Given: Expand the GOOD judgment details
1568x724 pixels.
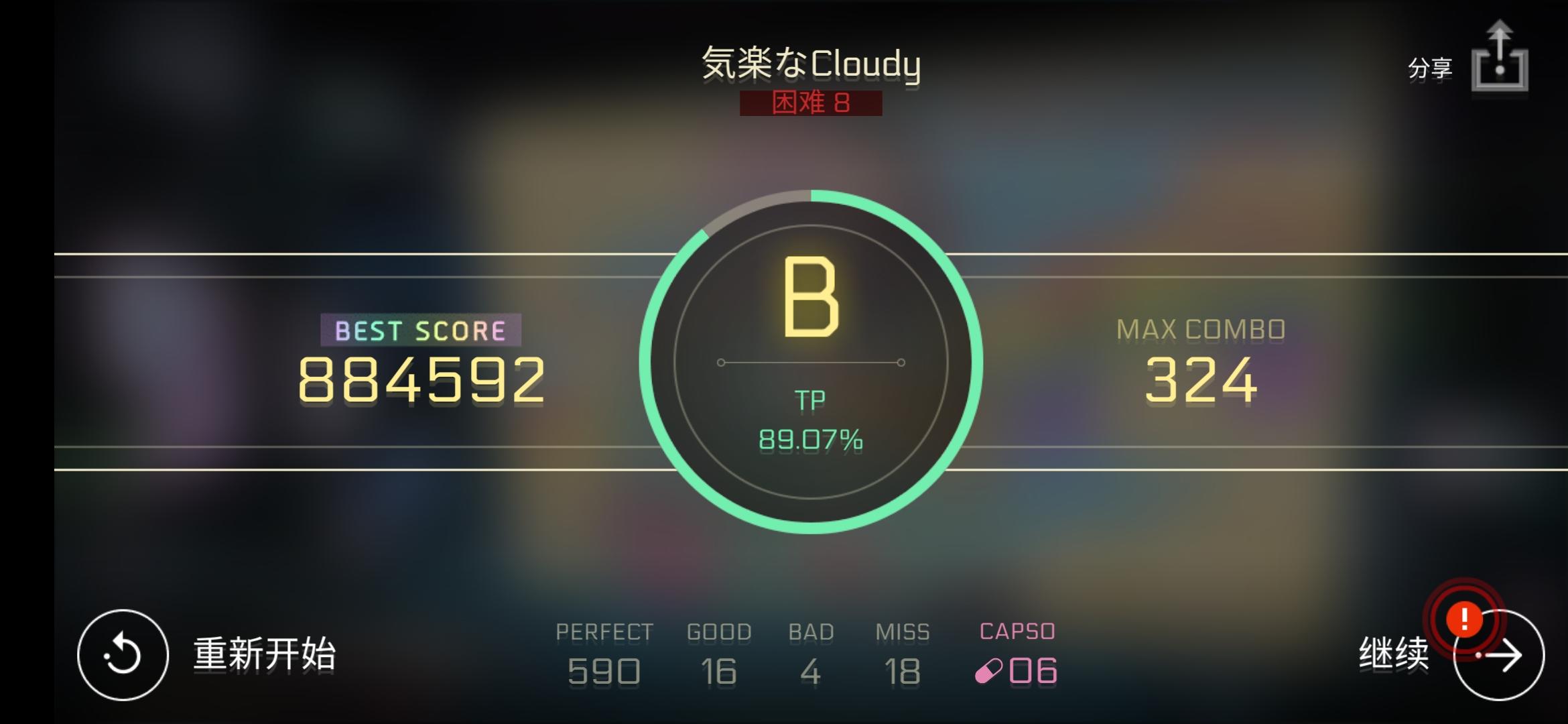Looking at the screenshot, I should click(x=718, y=670).
